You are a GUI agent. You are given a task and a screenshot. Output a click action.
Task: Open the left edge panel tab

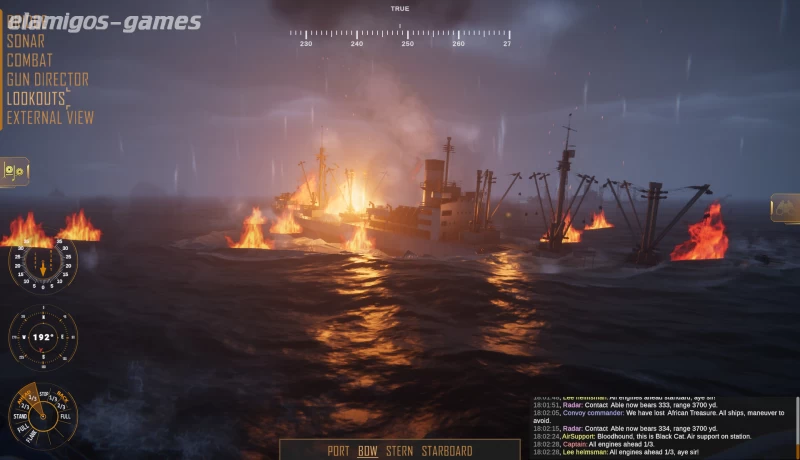(x=14, y=171)
